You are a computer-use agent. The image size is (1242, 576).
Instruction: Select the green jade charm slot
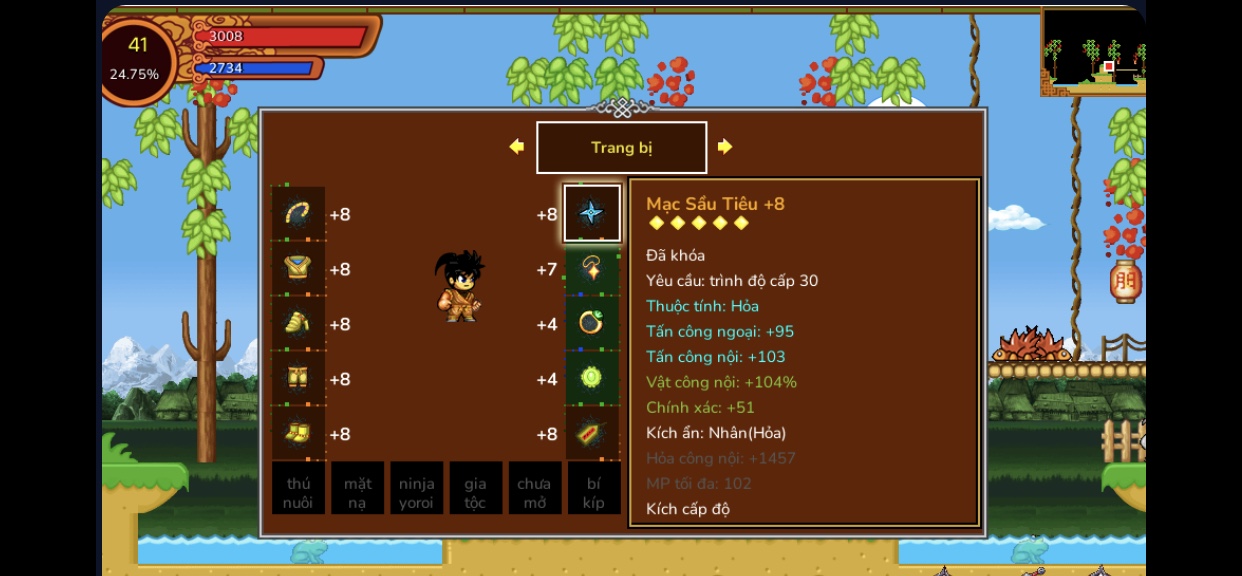[x=591, y=378]
